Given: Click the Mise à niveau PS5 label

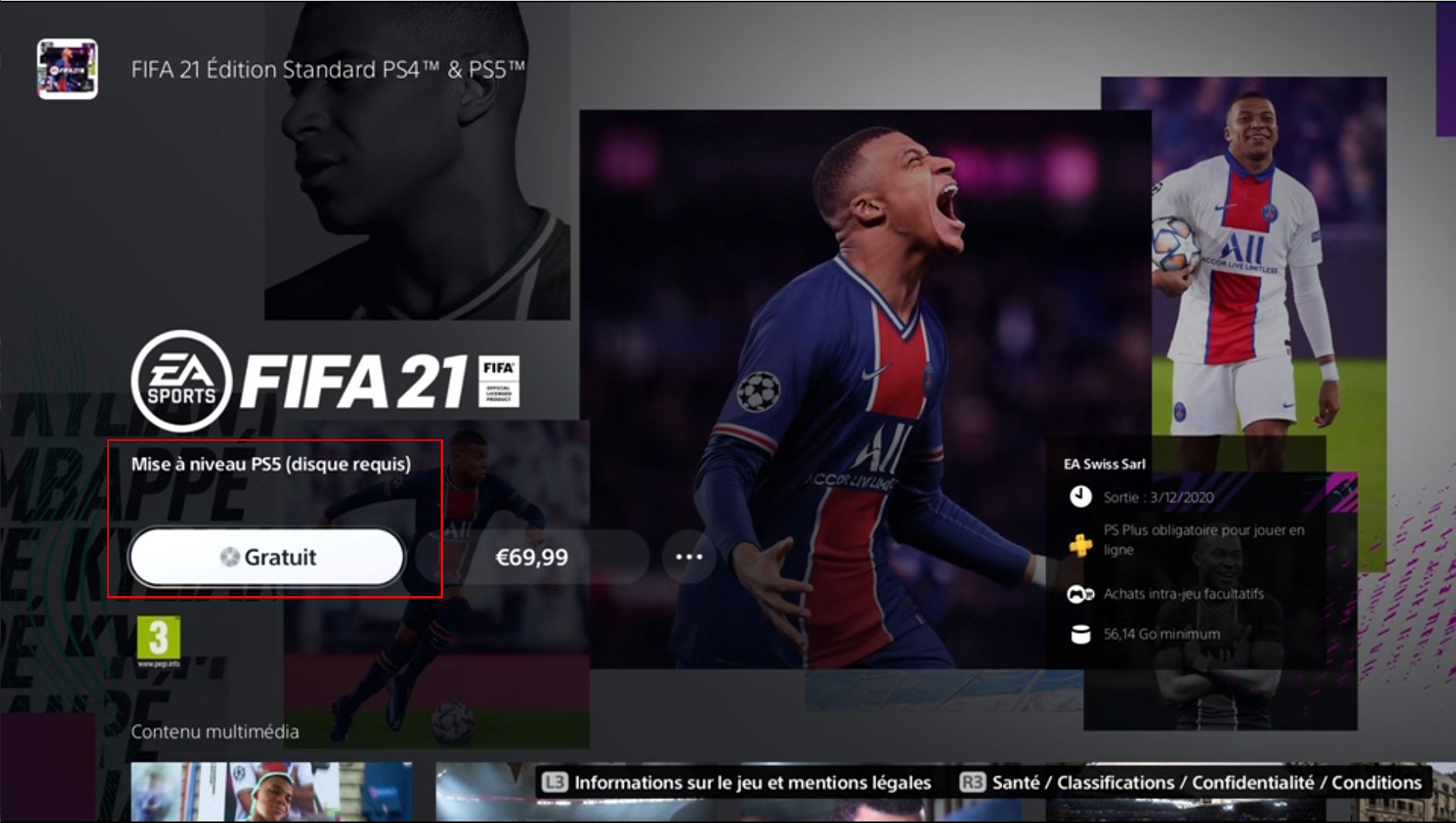Looking at the screenshot, I should click(x=272, y=465).
